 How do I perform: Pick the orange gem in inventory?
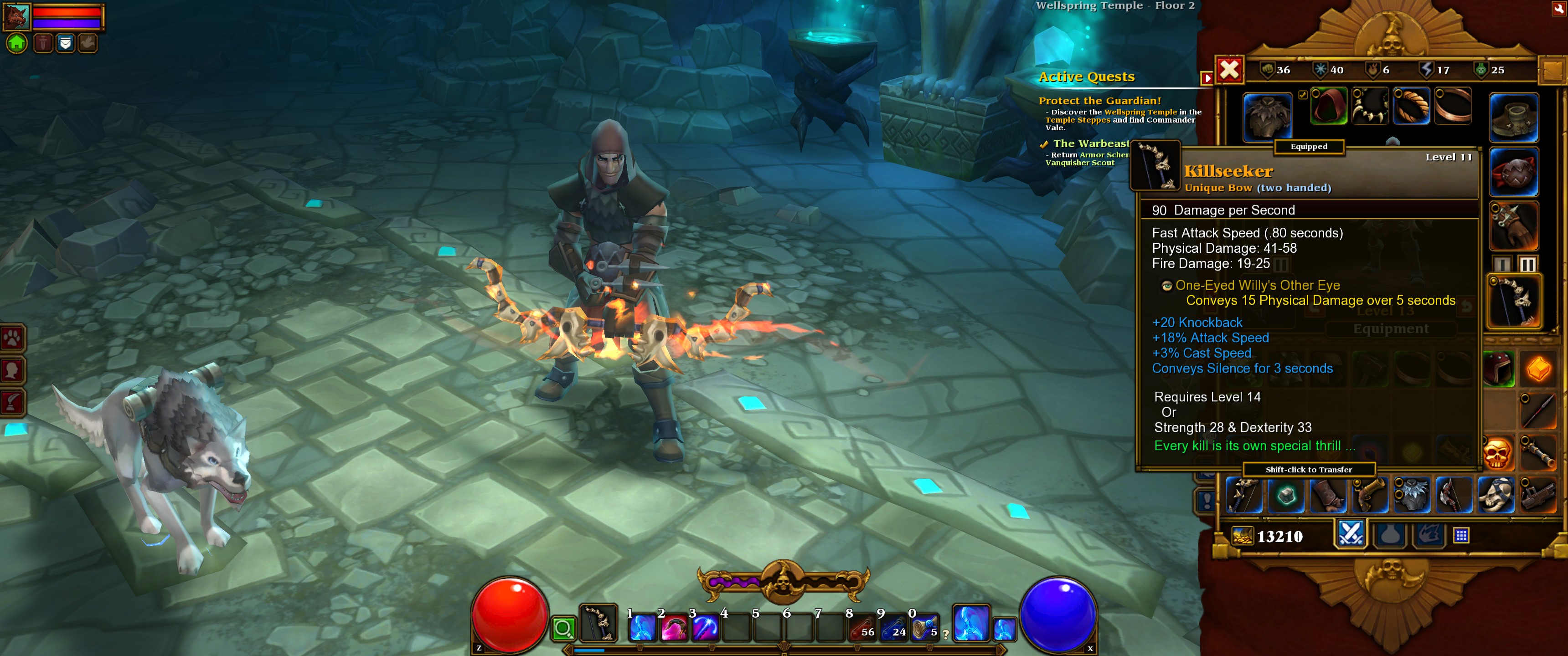1538,369
